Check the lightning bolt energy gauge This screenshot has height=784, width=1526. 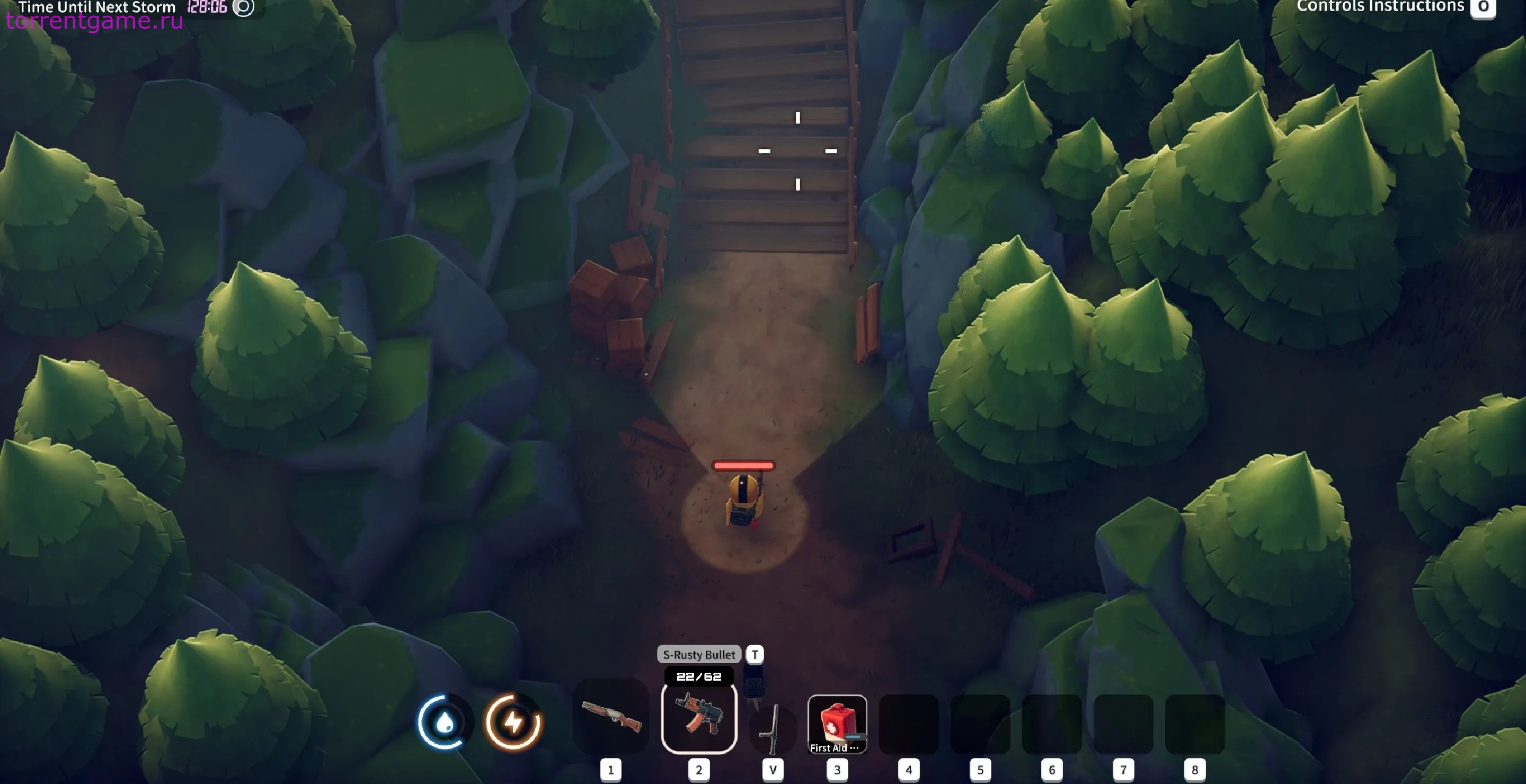click(513, 722)
